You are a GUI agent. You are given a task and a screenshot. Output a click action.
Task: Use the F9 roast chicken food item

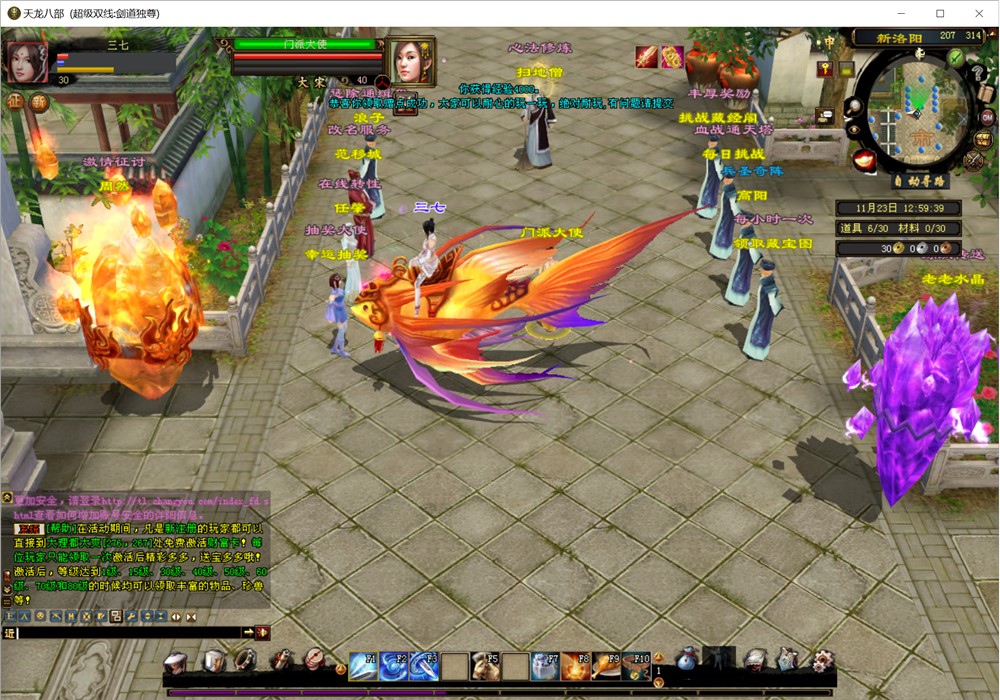point(605,665)
